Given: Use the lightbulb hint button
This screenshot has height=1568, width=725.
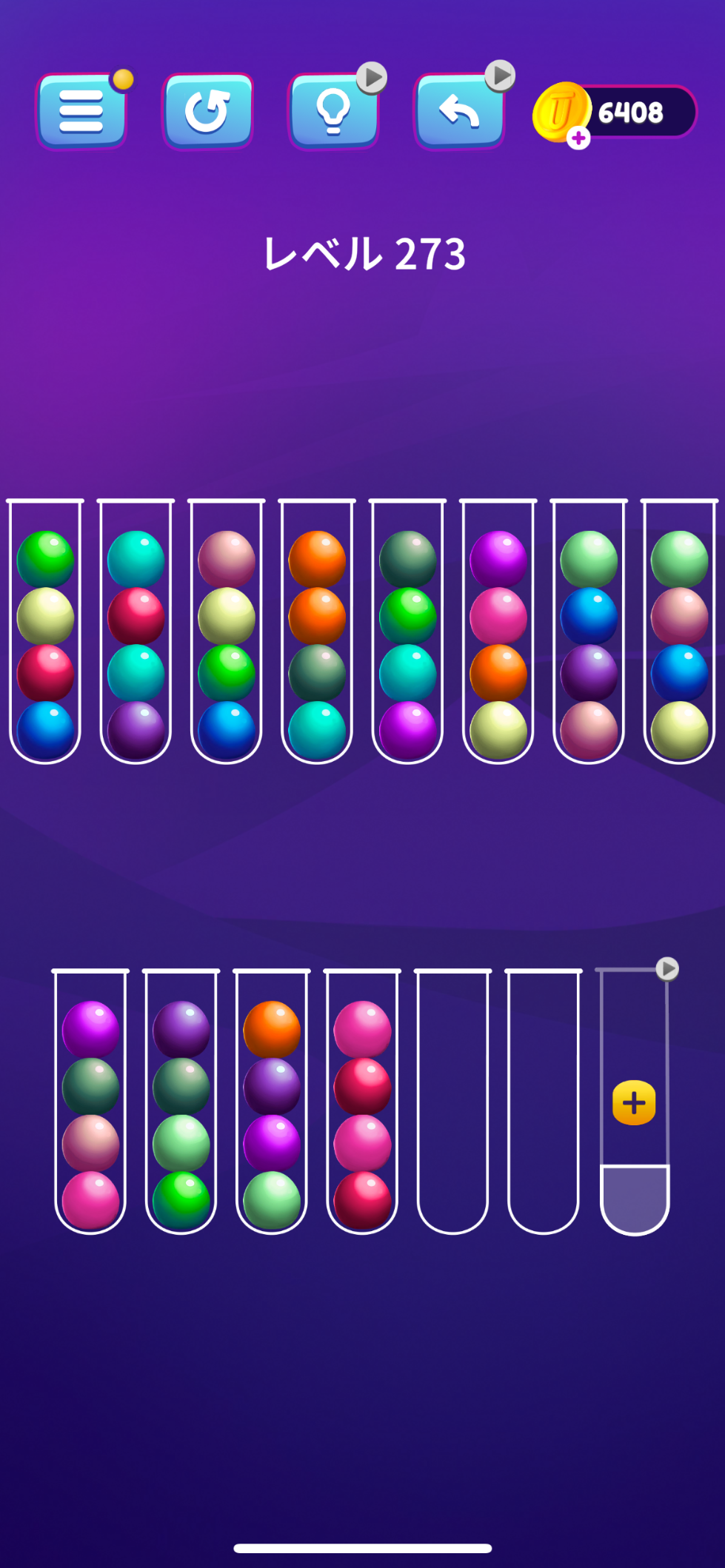Looking at the screenshot, I should point(333,112).
